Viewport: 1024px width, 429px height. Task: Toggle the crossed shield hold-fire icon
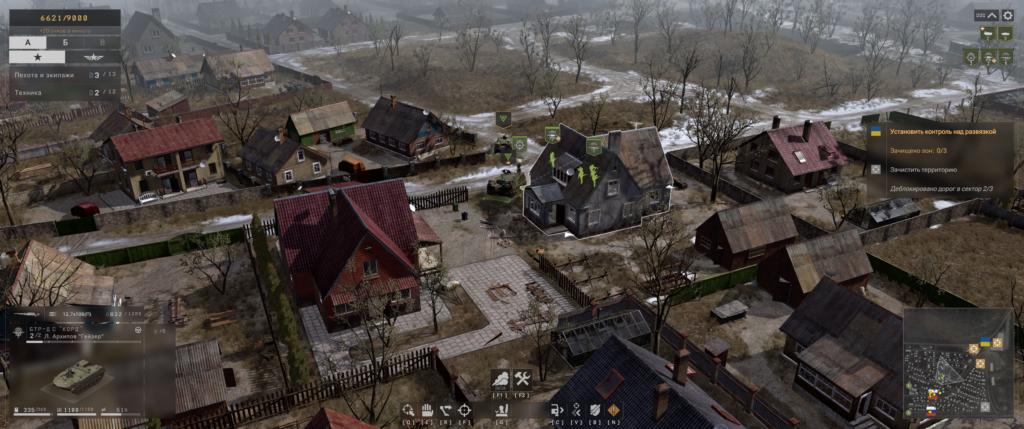(594, 410)
